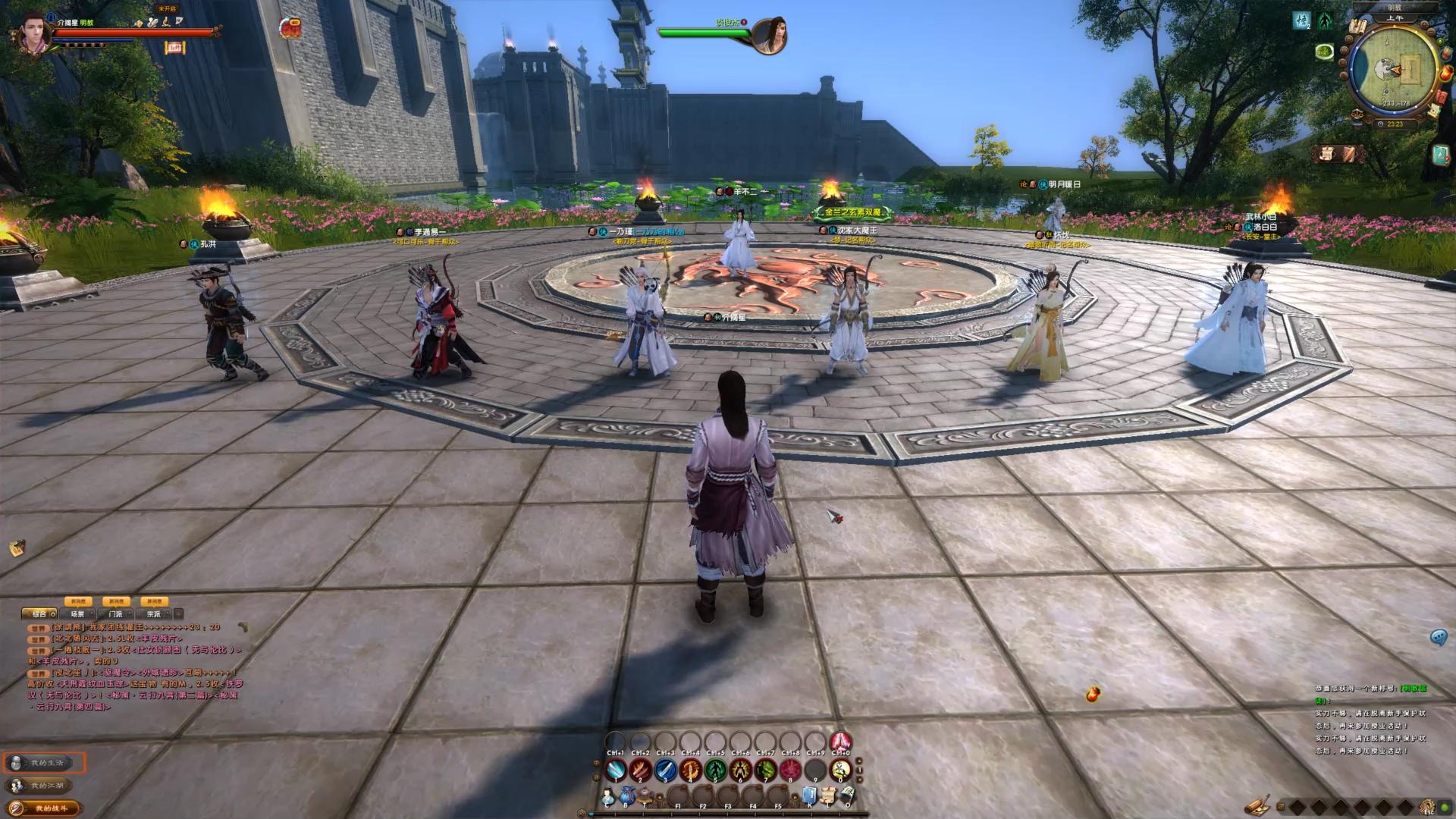Image resolution: width=1456 pixels, height=819 pixels.
Task: Open the 我的战斗 menu button
Action: [x=45, y=808]
